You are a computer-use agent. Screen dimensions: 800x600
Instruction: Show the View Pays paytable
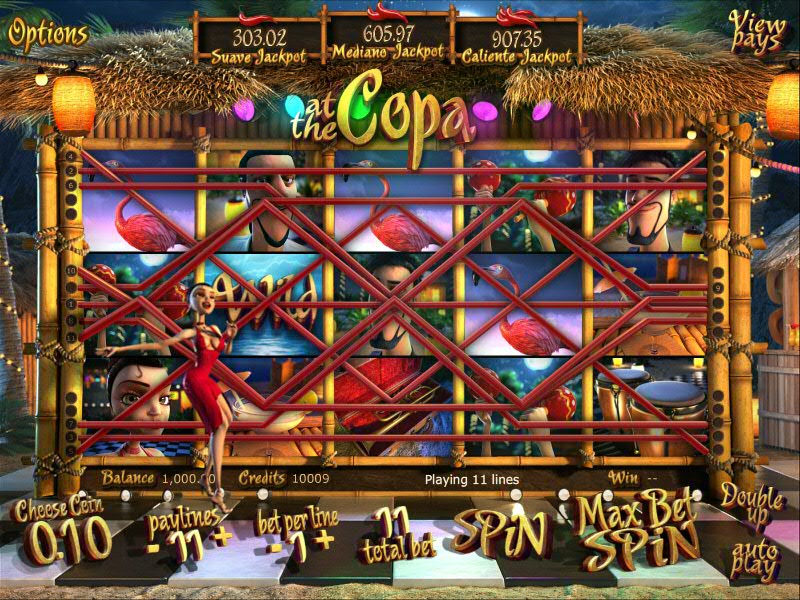click(x=757, y=32)
